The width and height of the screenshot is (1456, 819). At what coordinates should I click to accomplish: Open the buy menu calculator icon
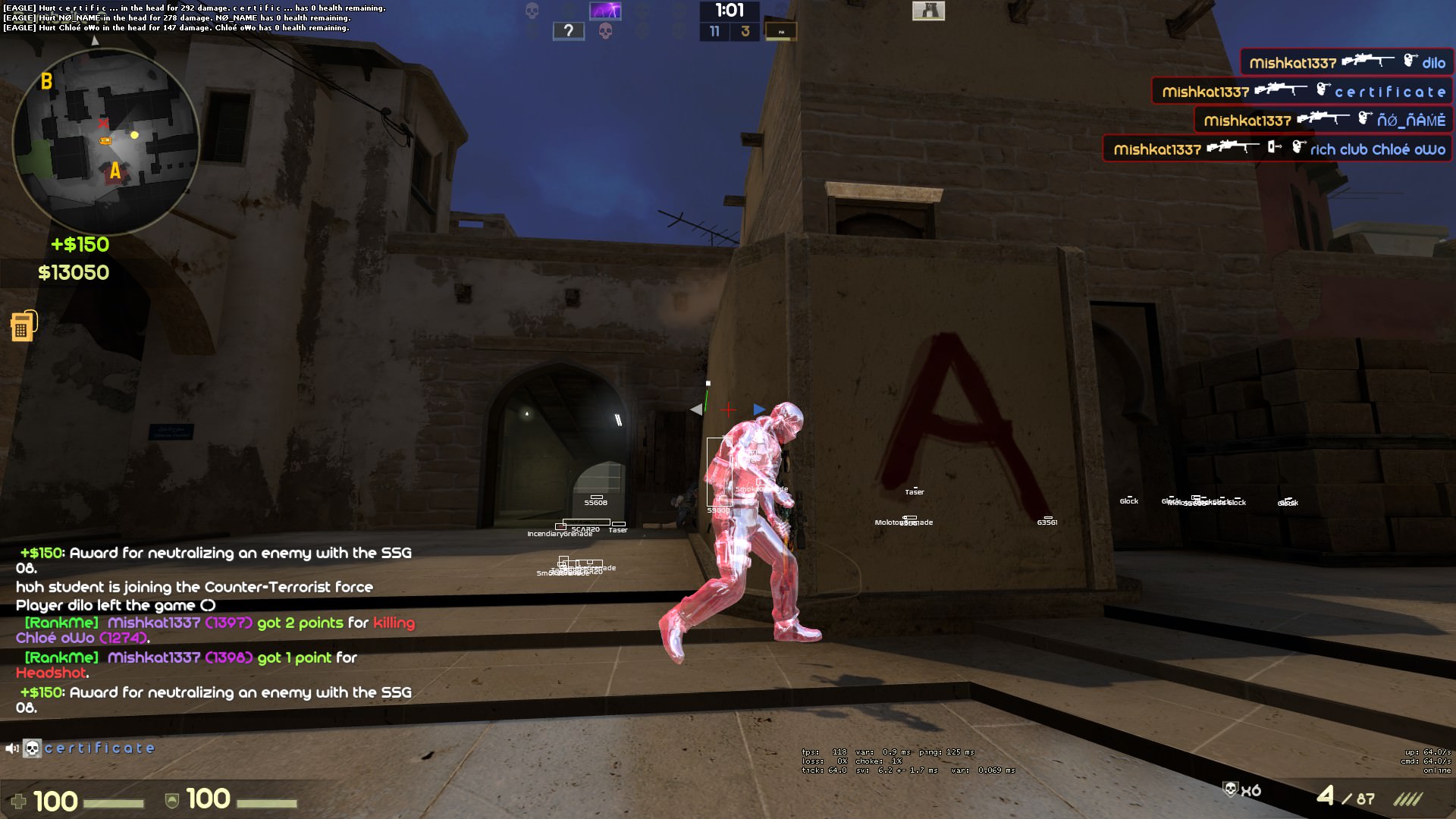tap(22, 326)
